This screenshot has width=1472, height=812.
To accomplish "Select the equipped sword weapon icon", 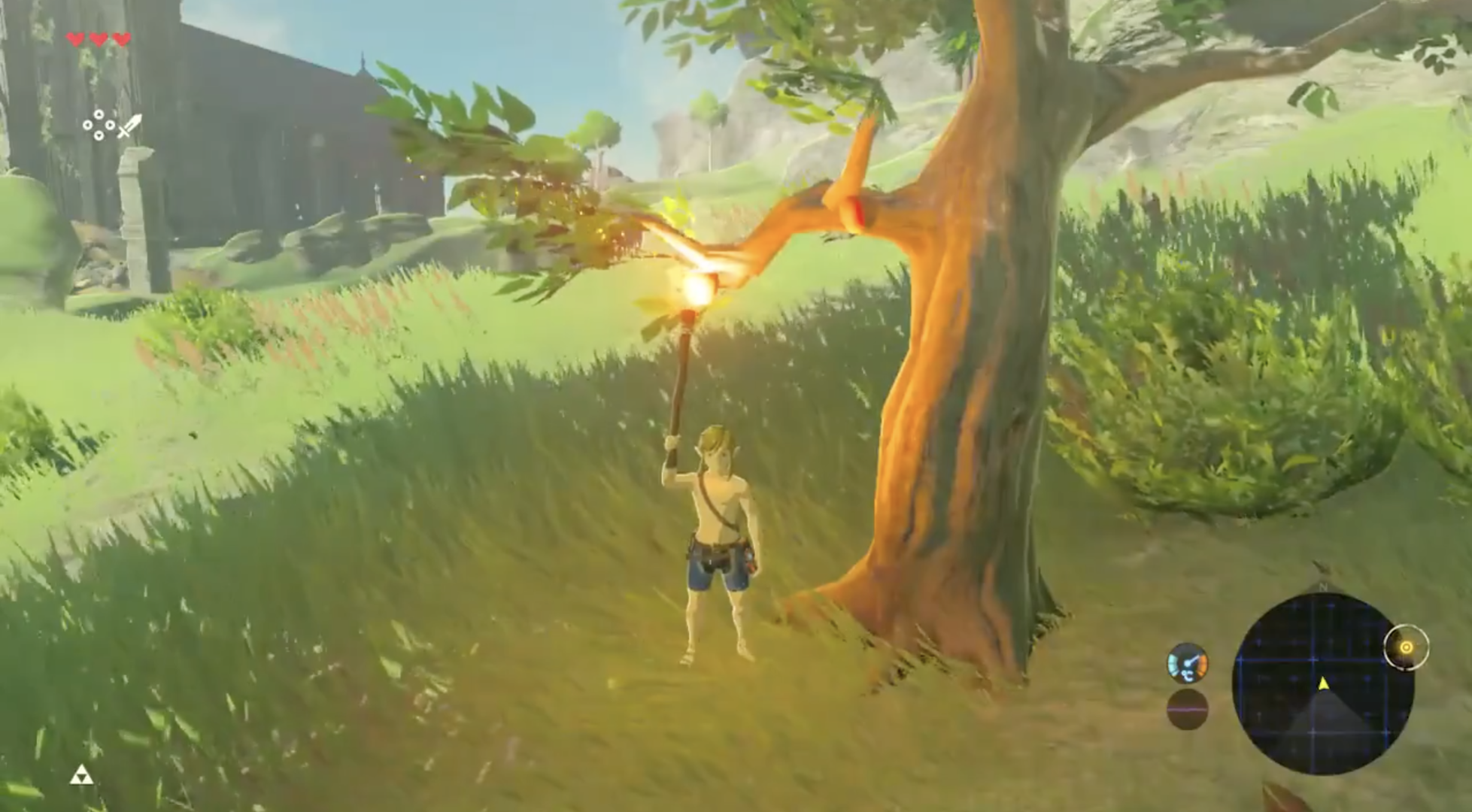I will click(129, 126).
